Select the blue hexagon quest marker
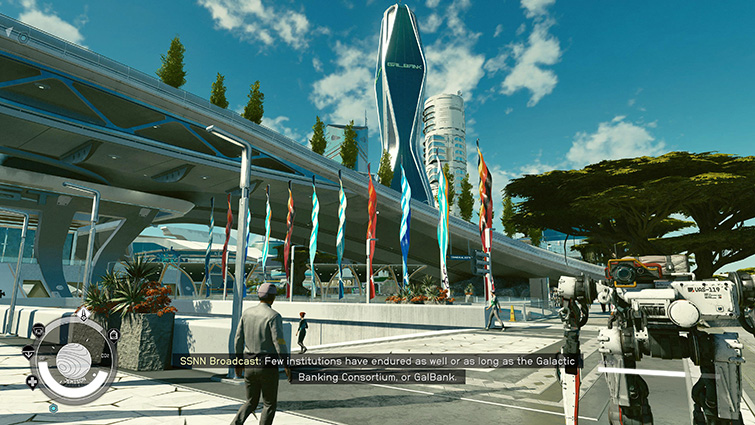Viewport: 755px width, 425px height. click(x=53, y=408)
